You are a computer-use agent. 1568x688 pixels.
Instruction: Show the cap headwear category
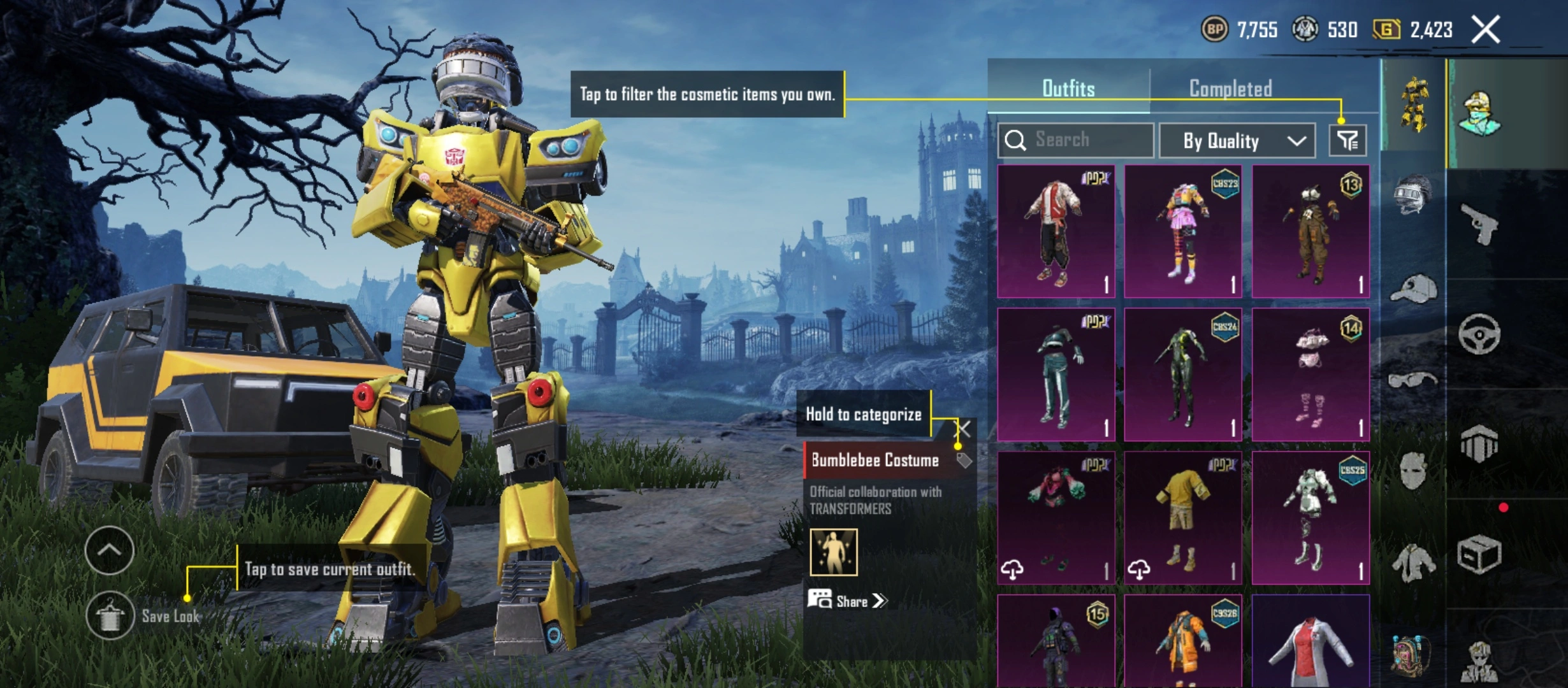pyautogui.click(x=1412, y=289)
